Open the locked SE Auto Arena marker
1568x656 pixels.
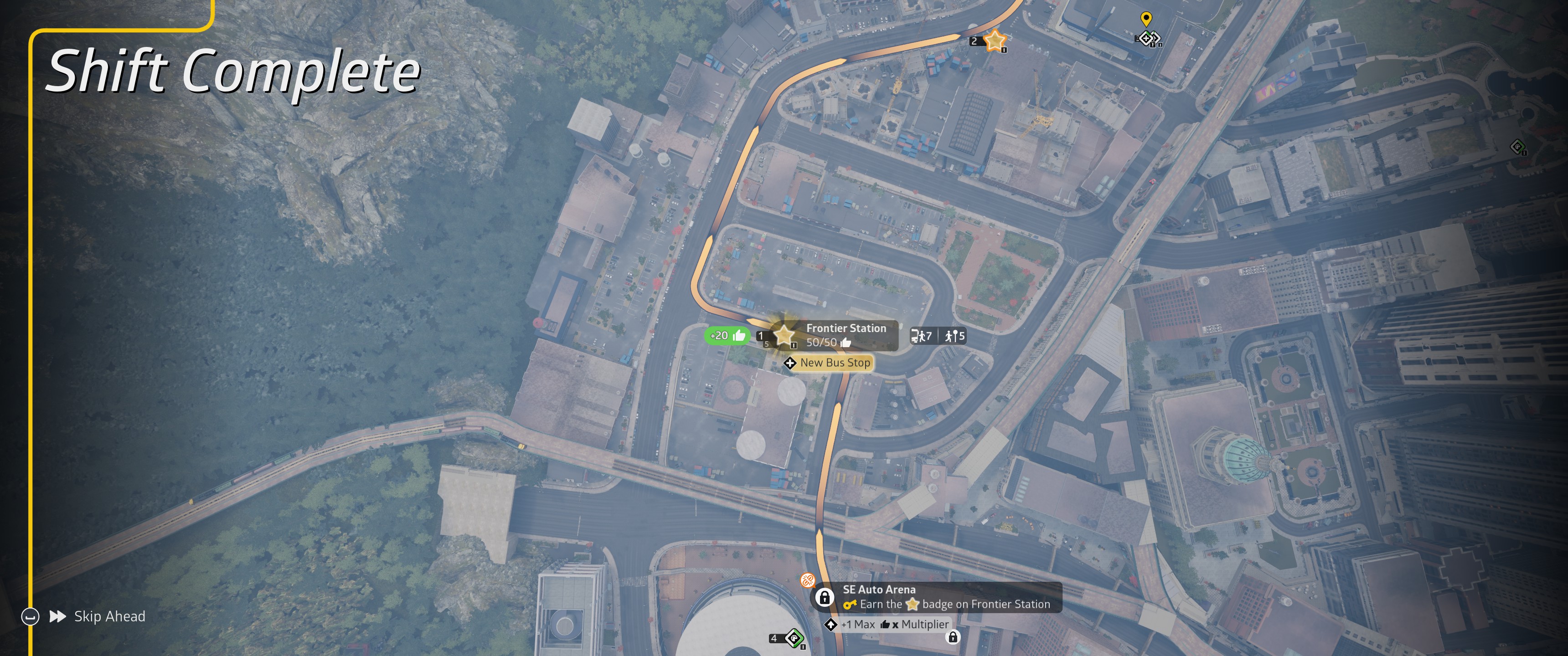click(824, 597)
